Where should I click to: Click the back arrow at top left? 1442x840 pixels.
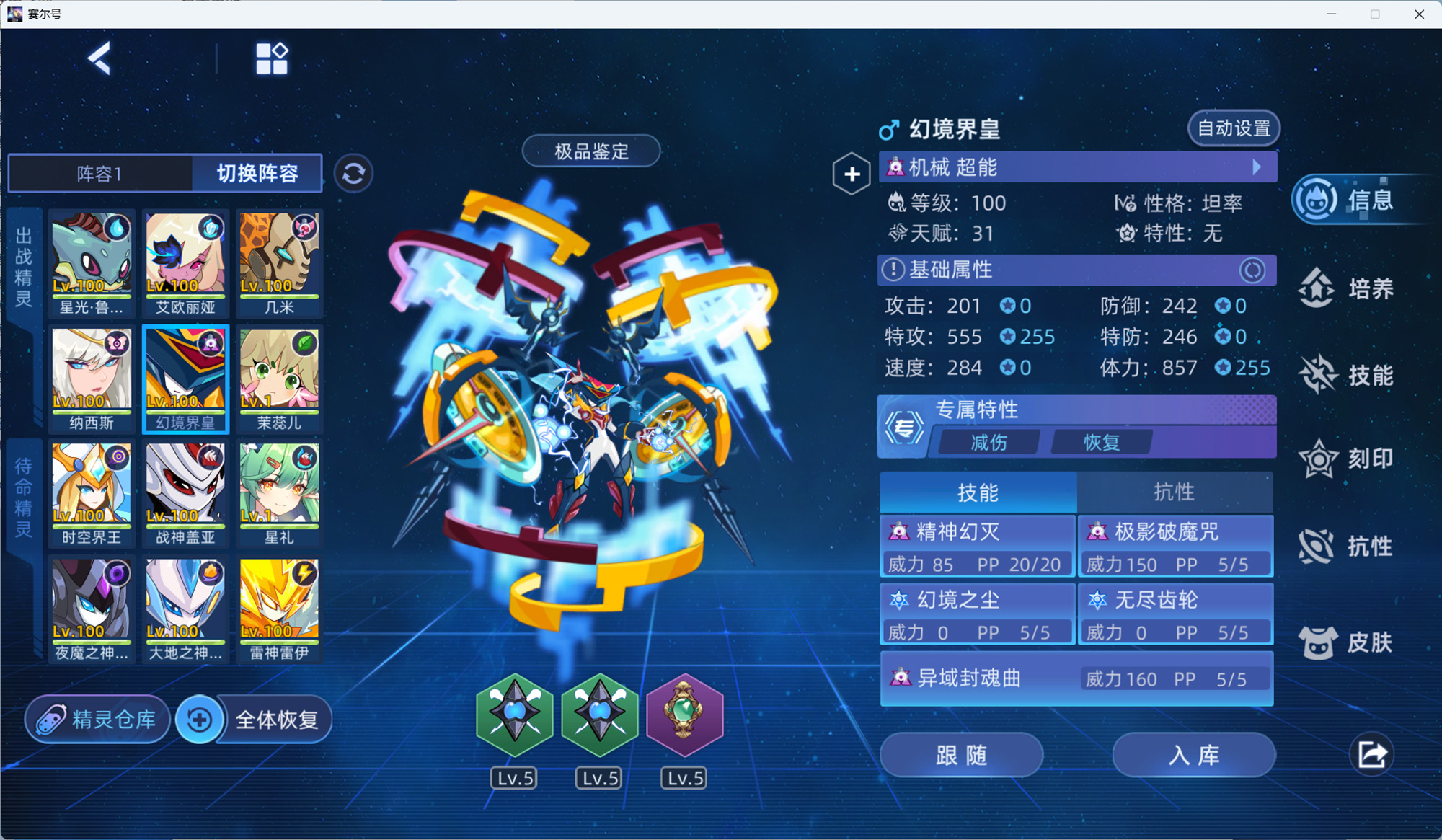coord(99,58)
